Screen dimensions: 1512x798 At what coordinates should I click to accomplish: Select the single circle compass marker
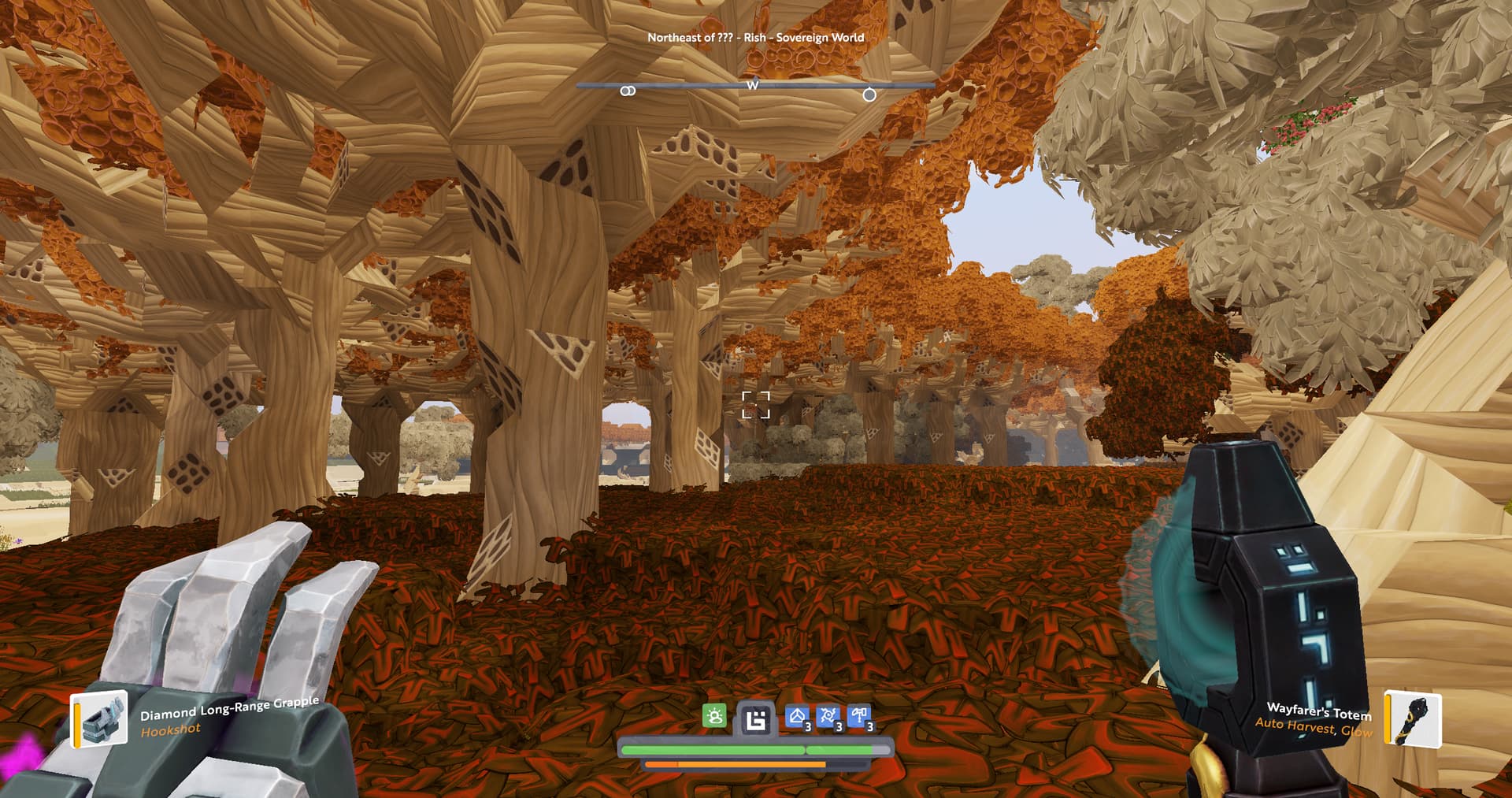tap(869, 95)
